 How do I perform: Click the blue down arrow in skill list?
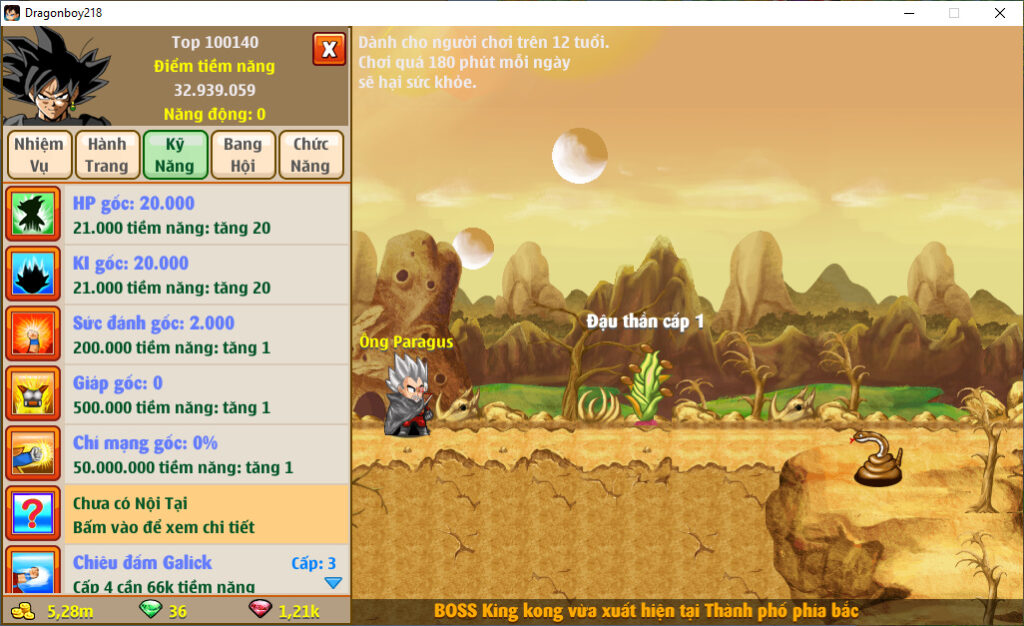[x=333, y=583]
